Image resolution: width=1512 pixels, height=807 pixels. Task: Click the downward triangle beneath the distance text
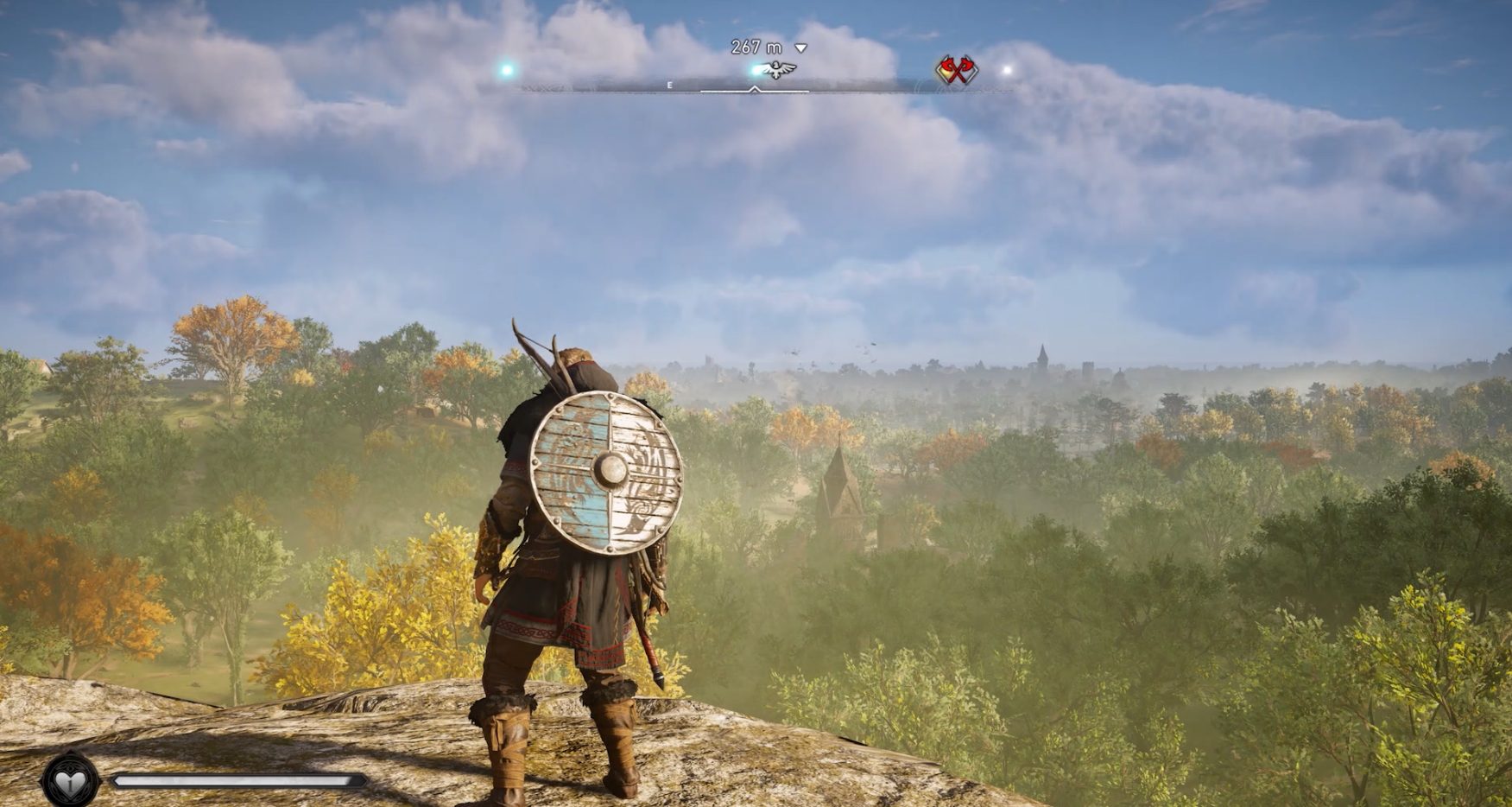(x=800, y=48)
